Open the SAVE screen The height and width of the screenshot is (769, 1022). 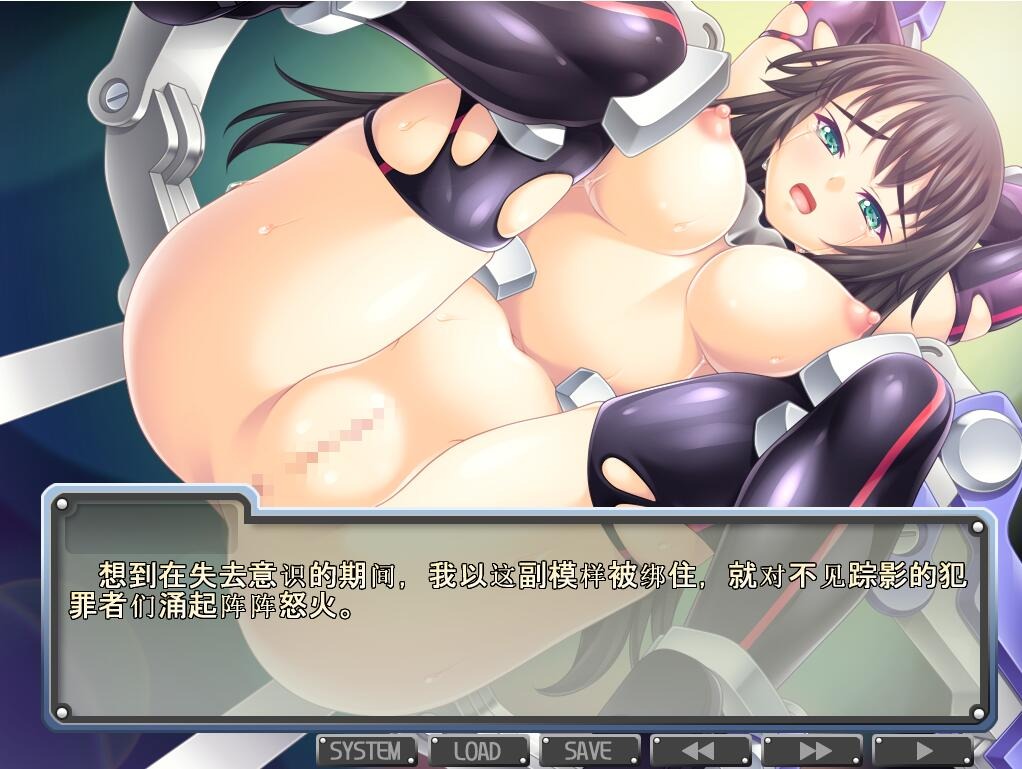[589, 750]
